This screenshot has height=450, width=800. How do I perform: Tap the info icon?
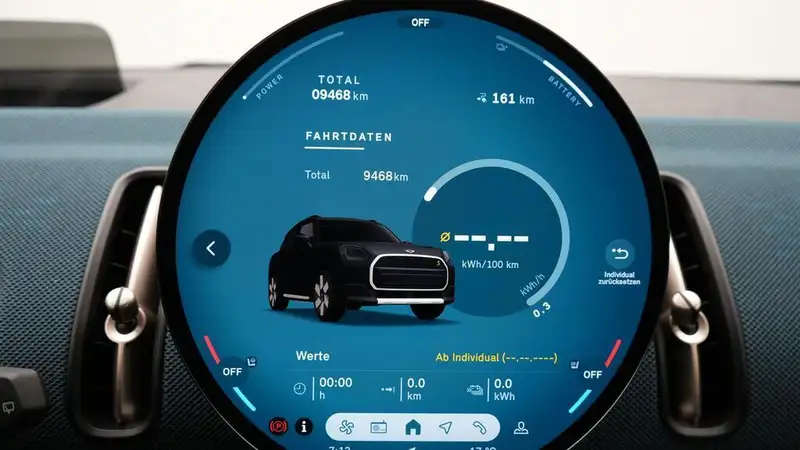[x=304, y=427]
